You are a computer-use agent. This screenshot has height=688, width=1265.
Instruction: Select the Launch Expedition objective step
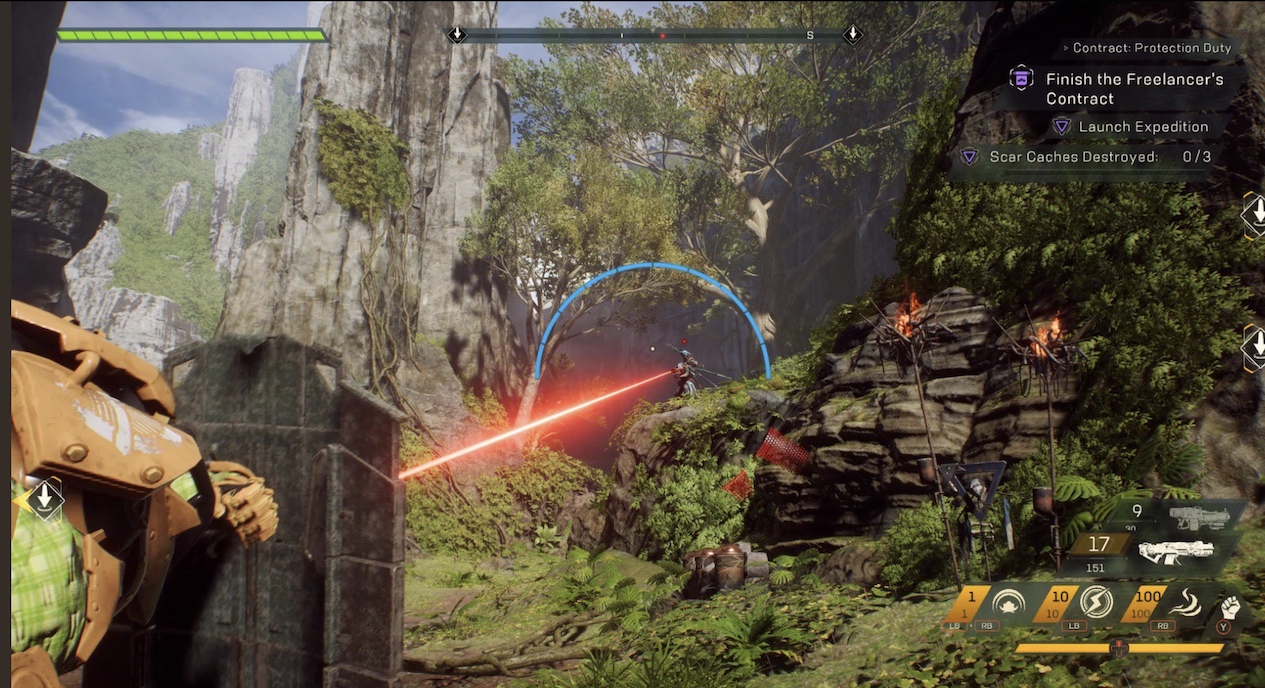[1143, 127]
